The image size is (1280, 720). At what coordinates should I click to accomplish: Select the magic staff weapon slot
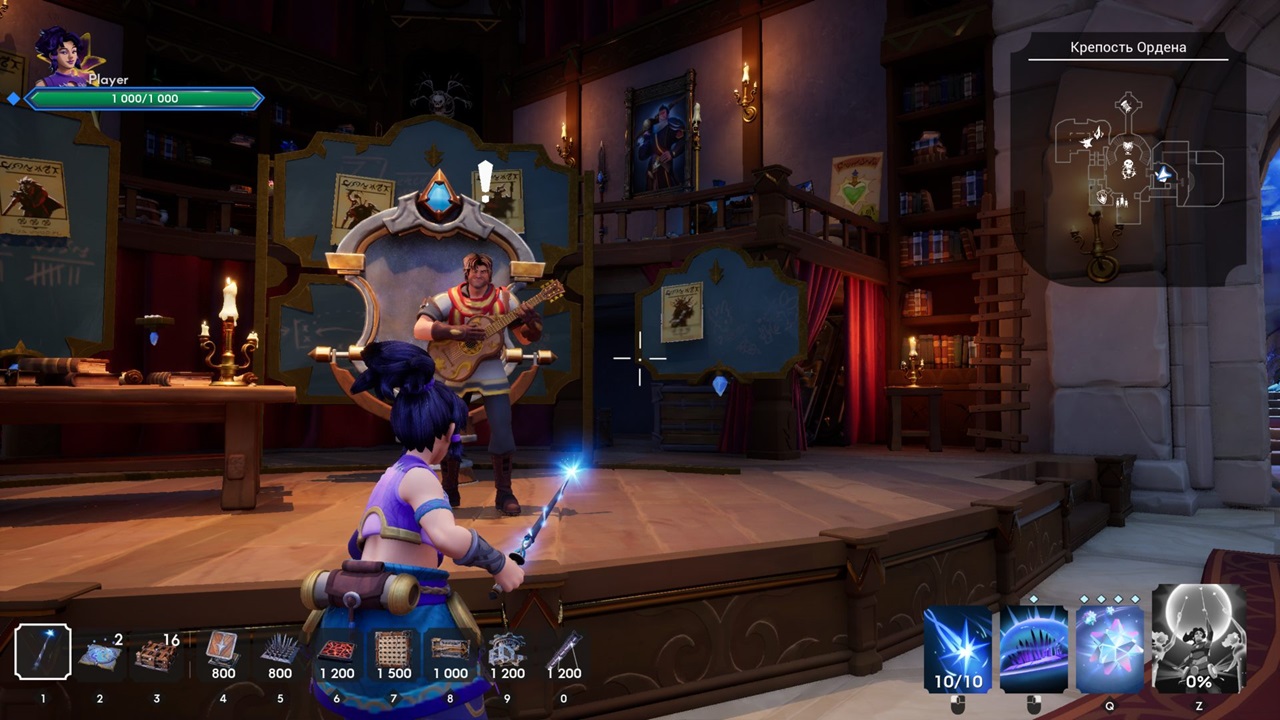point(43,652)
